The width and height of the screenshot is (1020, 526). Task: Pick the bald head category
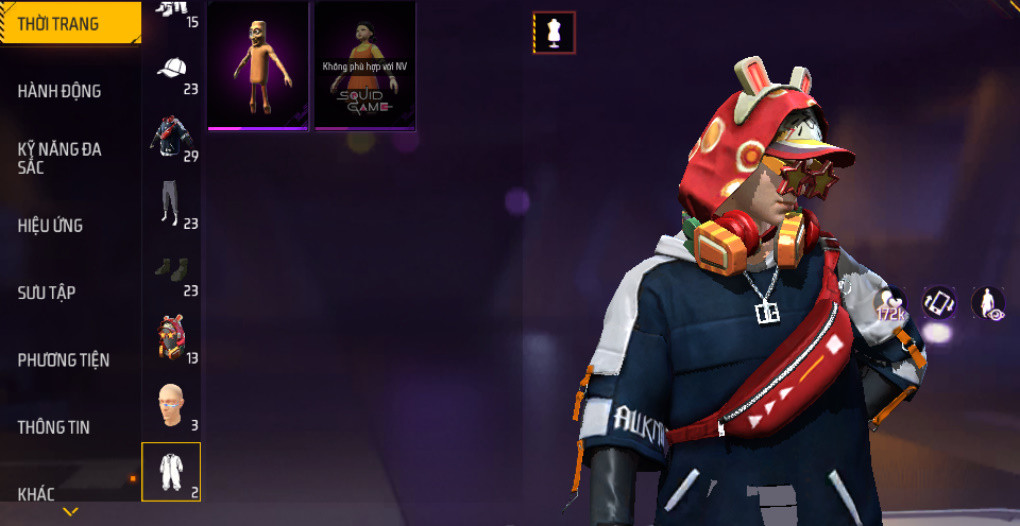[172, 405]
